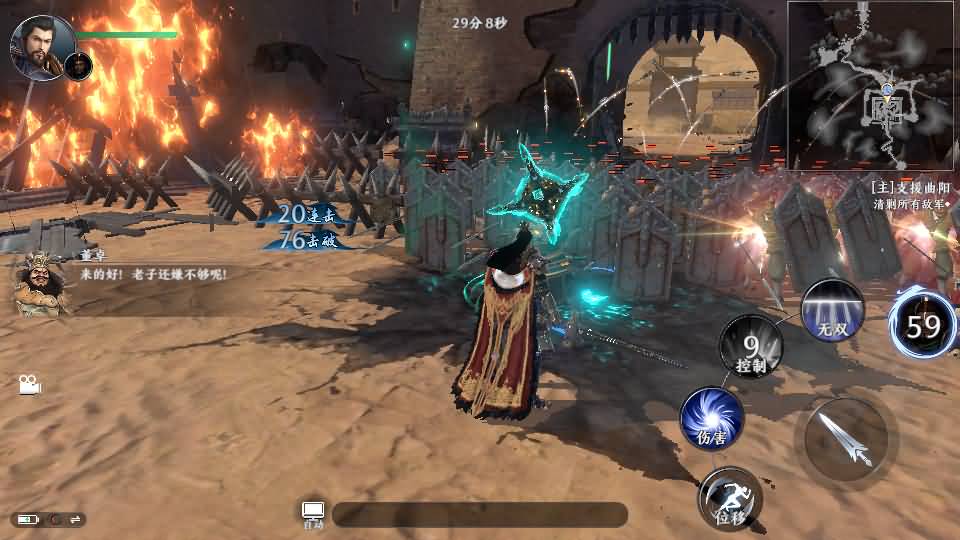Open the player hero portrait
This screenshot has width=960, height=540.
[40, 45]
